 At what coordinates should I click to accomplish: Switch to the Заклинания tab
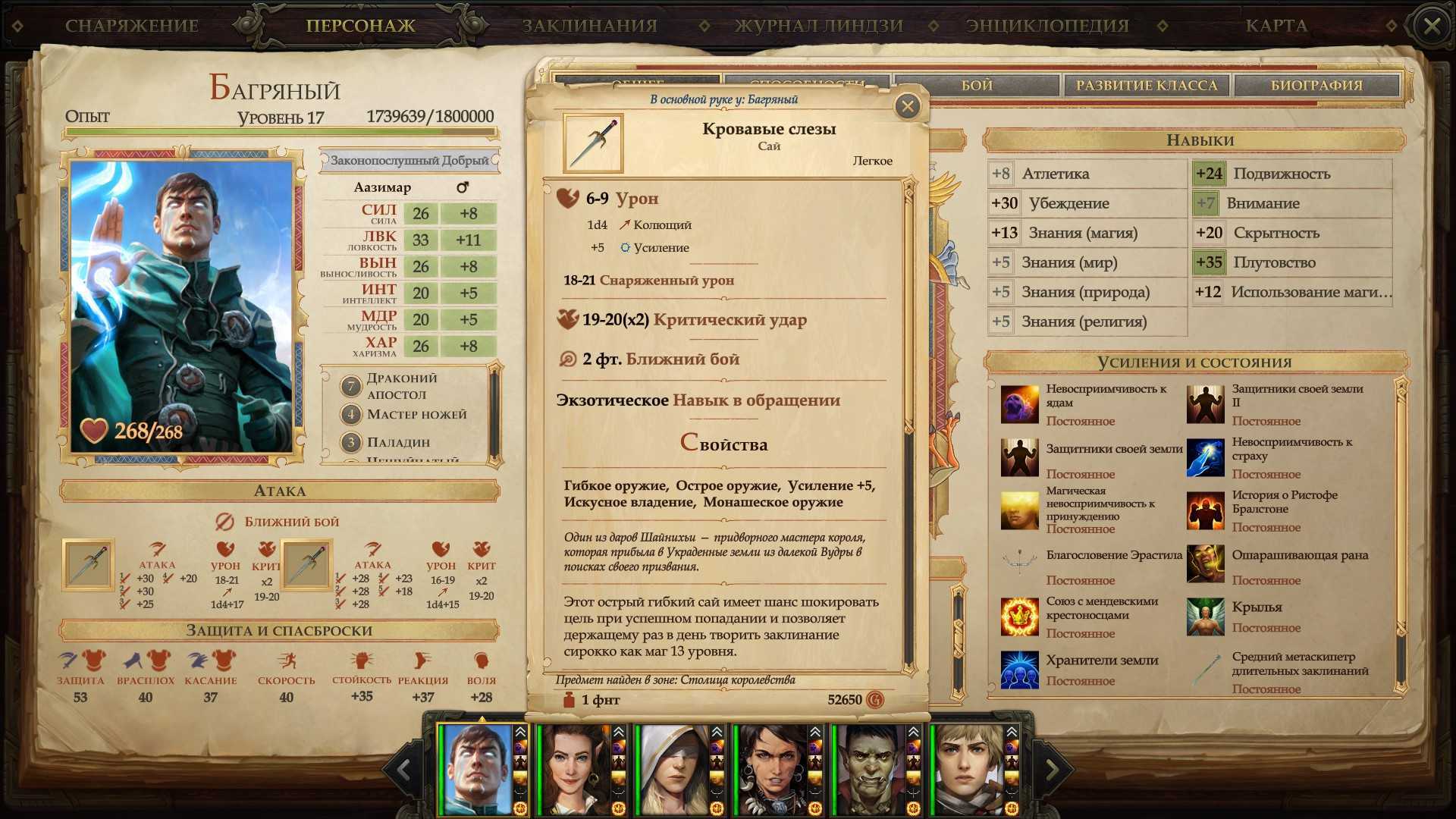[589, 26]
